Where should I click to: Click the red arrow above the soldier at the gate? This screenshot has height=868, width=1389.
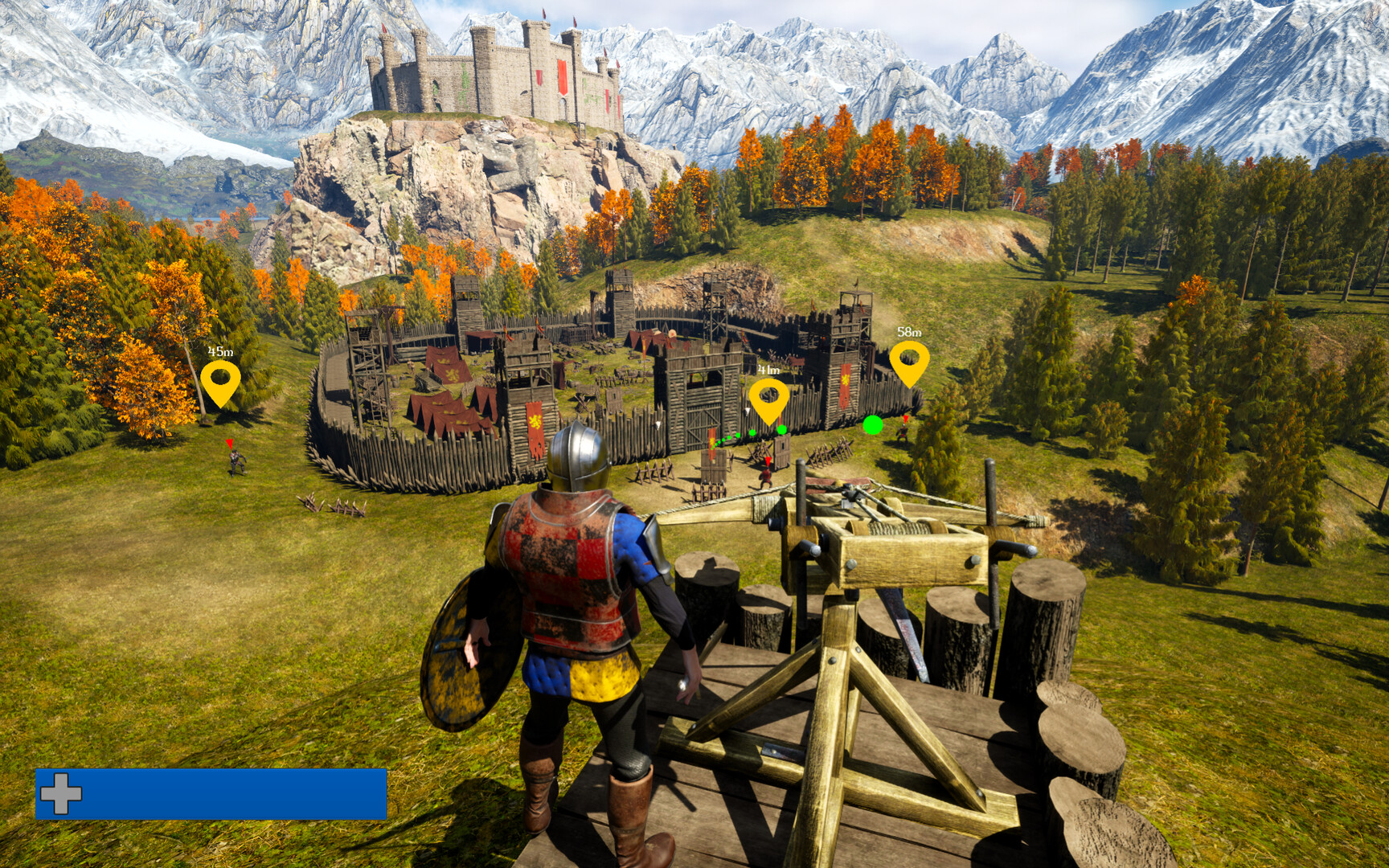coord(768,462)
